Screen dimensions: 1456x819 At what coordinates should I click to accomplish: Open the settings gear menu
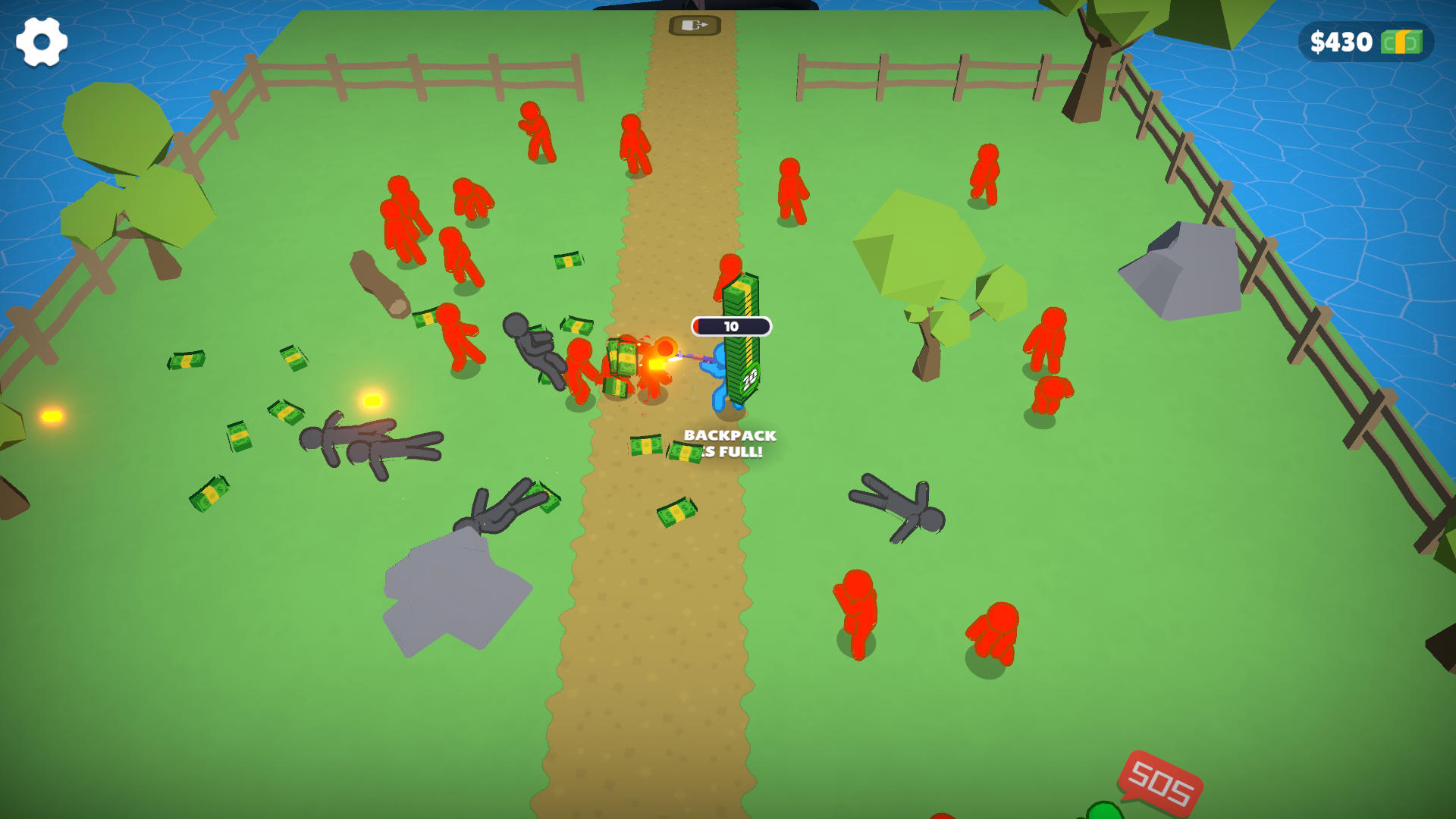pos(42,42)
